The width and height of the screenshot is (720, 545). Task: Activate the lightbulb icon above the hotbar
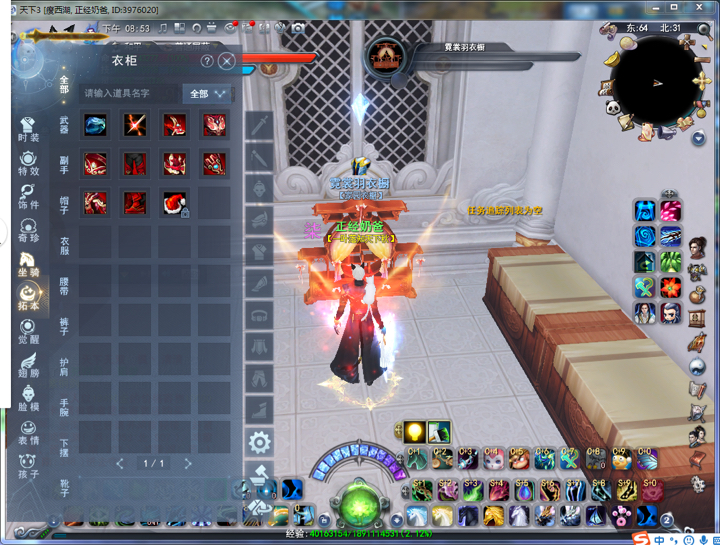tap(414, 432)
